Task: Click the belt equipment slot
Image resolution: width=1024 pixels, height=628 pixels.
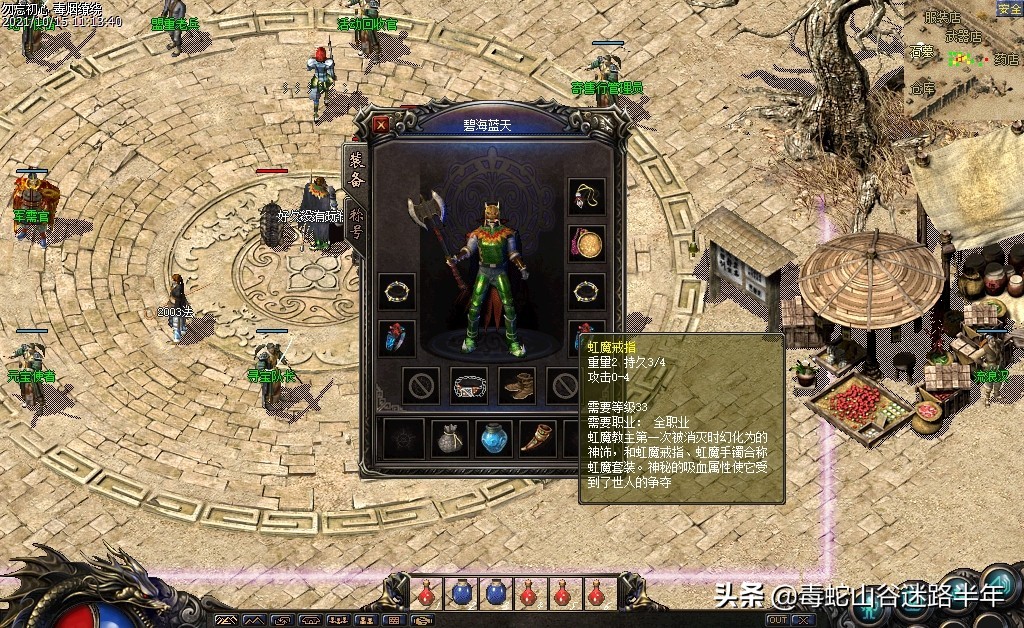Action: [x=469, y=386]
